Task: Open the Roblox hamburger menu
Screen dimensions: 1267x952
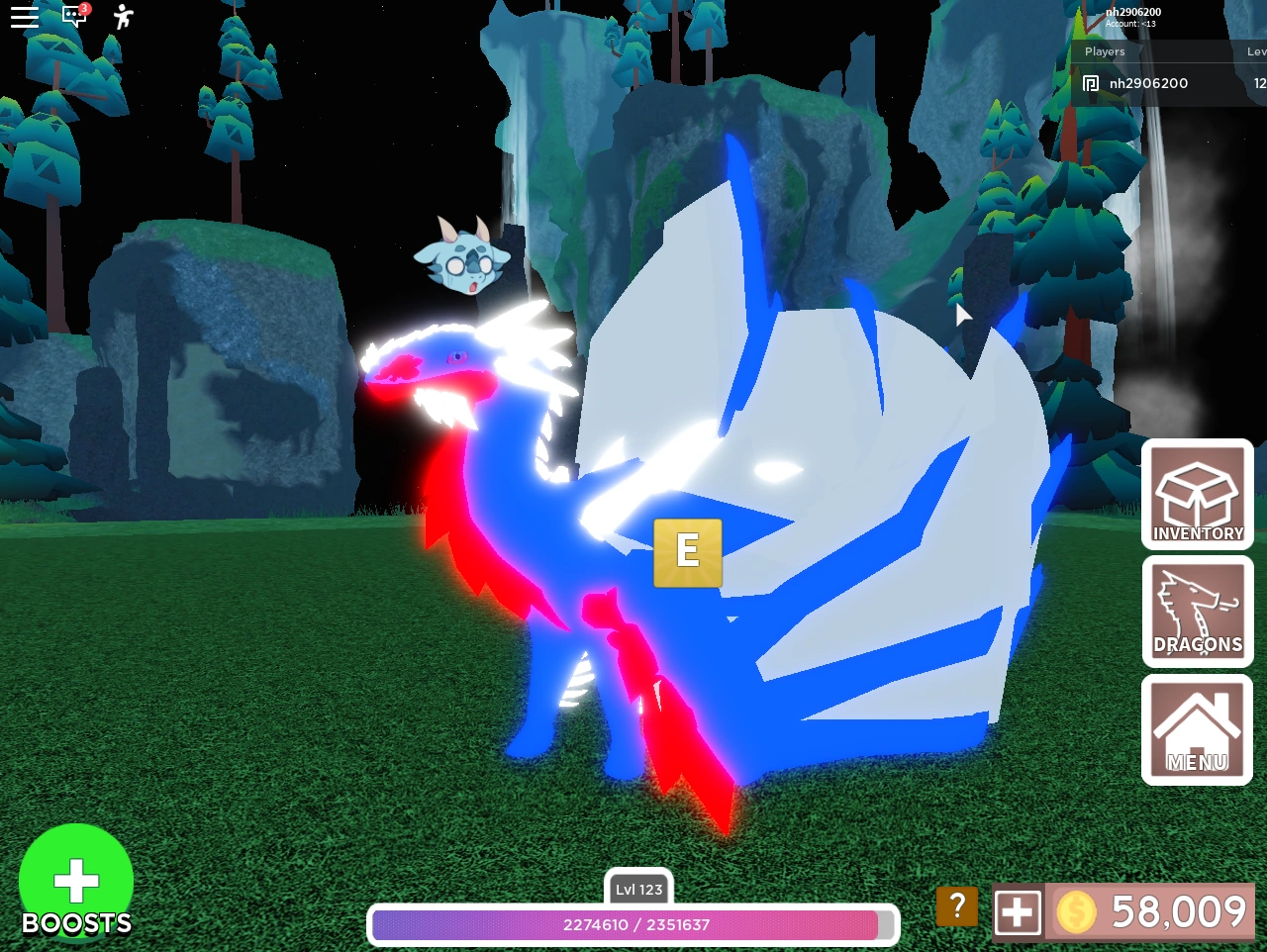Action: click(24, 16)
